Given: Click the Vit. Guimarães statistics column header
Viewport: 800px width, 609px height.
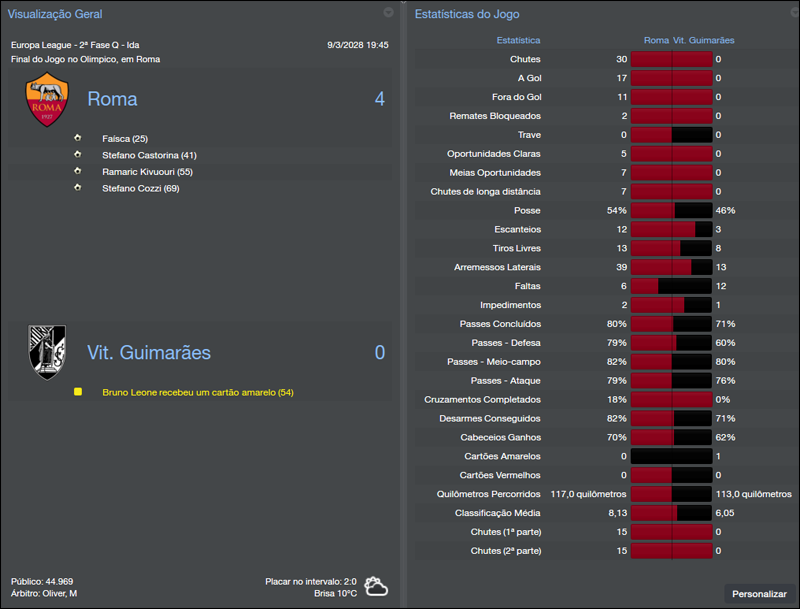Looking at the screenshot, I should [x=704, y=41].
